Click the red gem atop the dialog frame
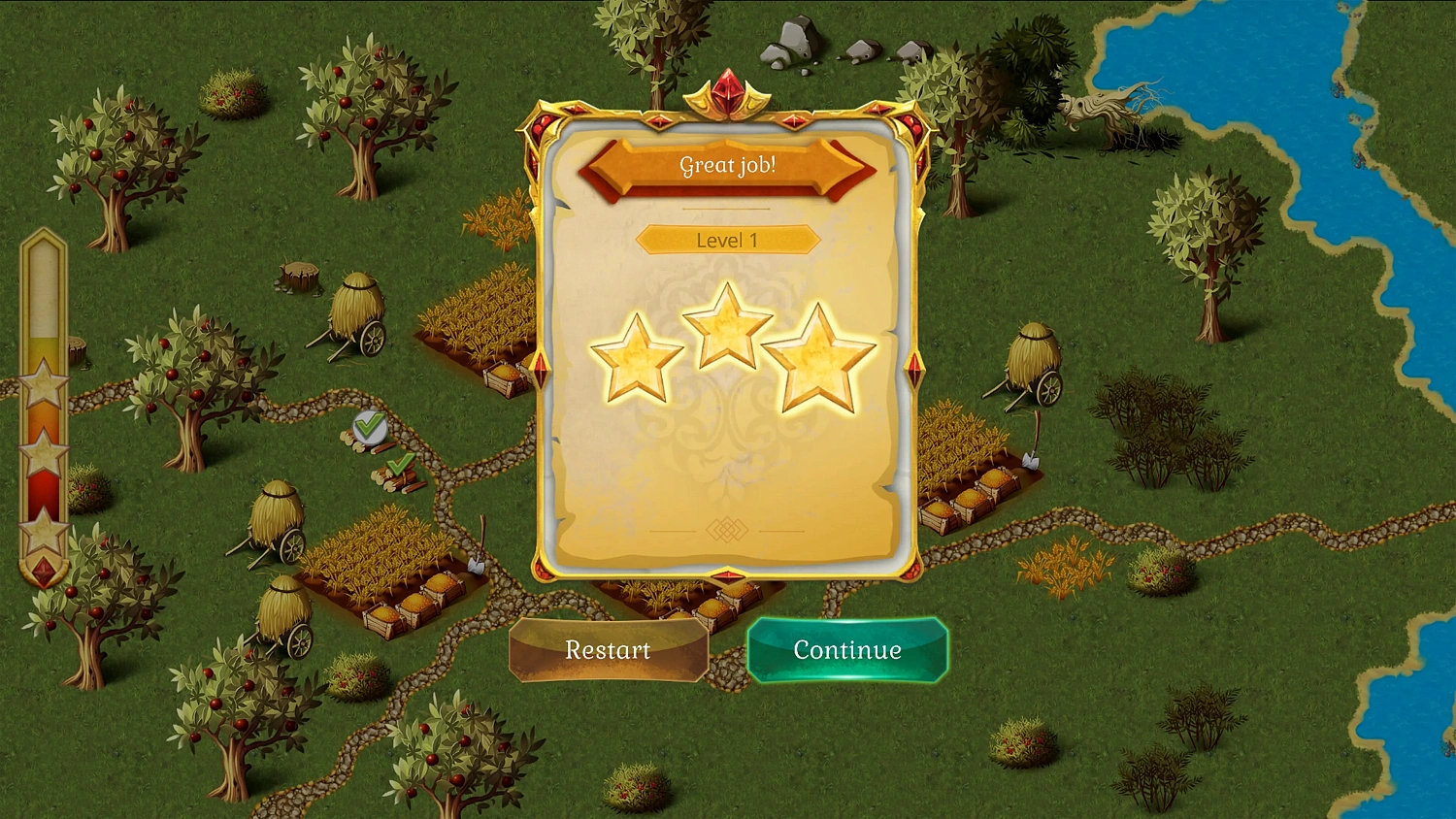The width and height of the screenshot is (1456, 819). [730, 87]
